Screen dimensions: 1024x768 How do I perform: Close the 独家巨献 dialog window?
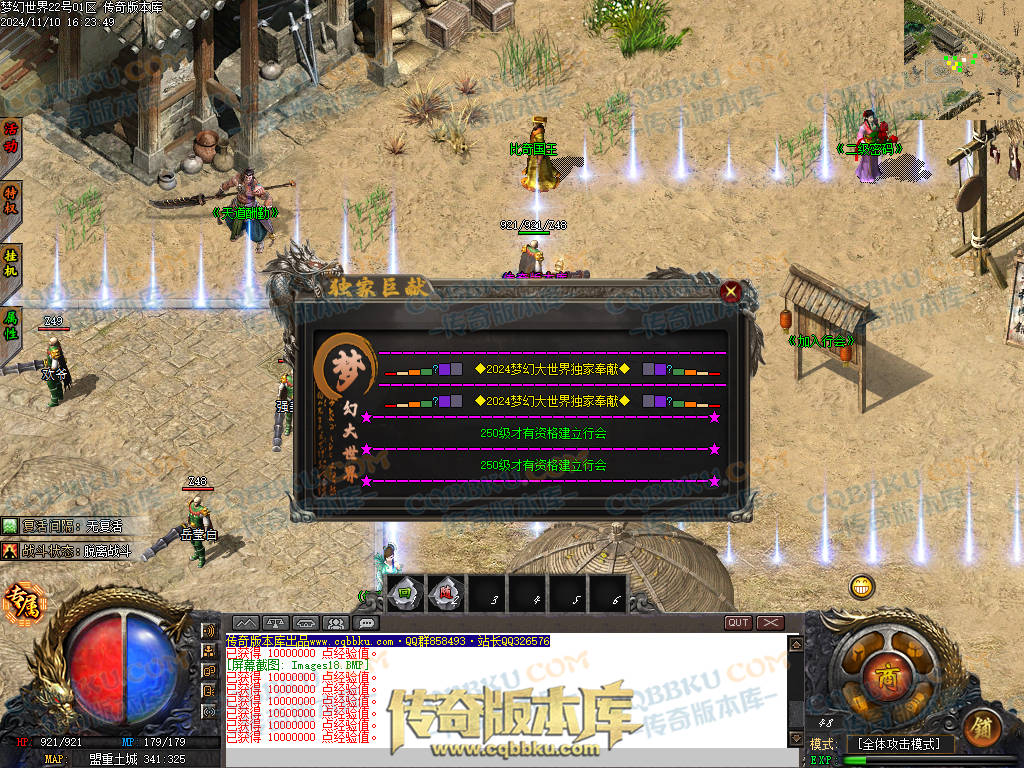(731, 292)
